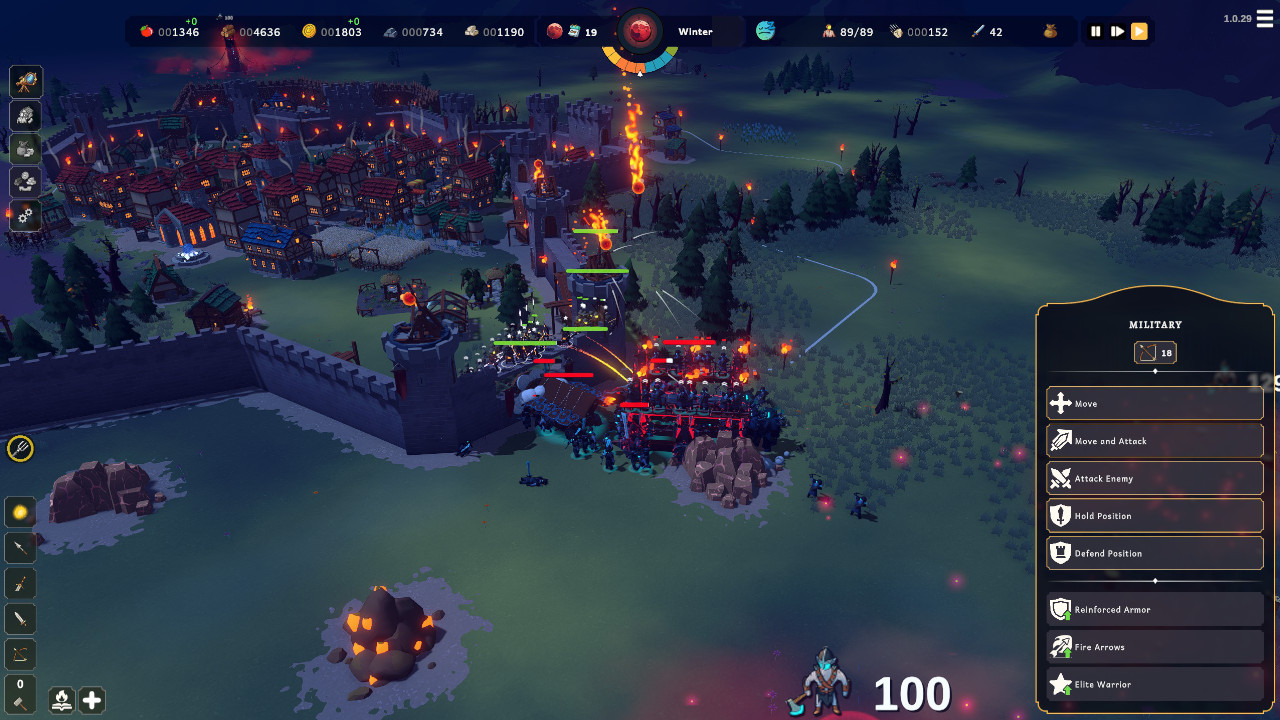This screenshot has width=1280, height=720.
Task: Select the sword unit group
Action: [20, 620]
